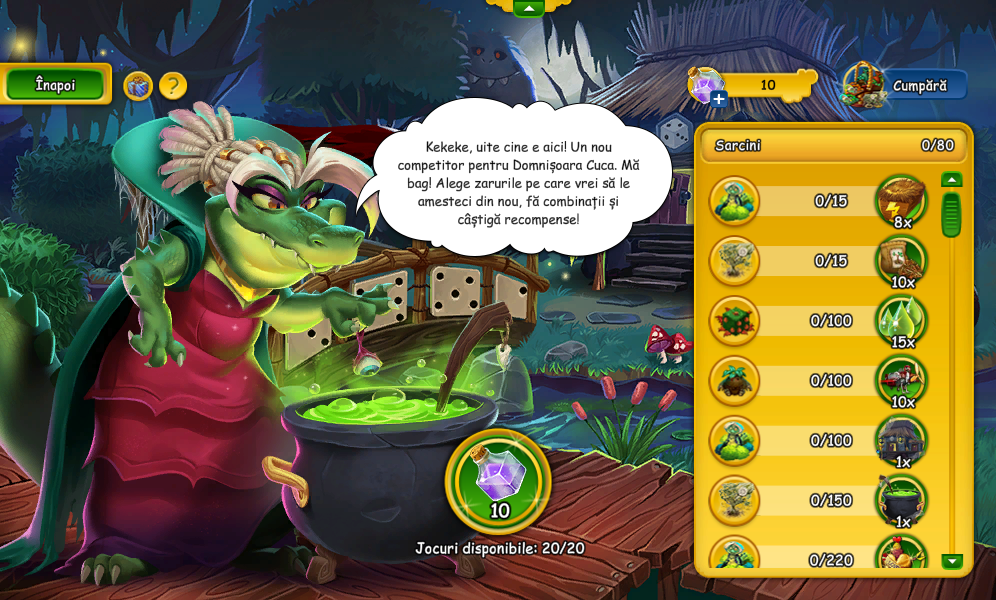Select the haunted house reward 1x
The image size is (996, 600).
[901, 440]
